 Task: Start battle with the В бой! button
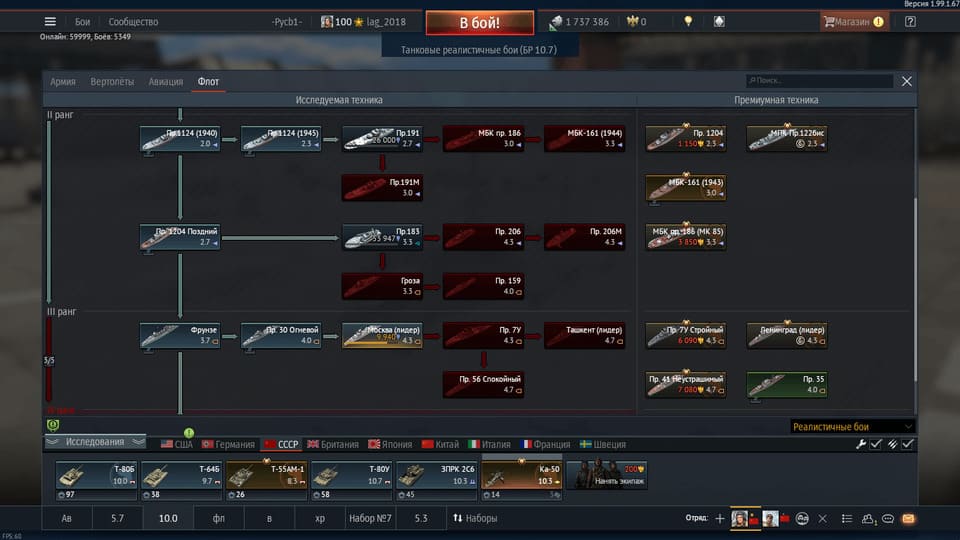point(479,23)
